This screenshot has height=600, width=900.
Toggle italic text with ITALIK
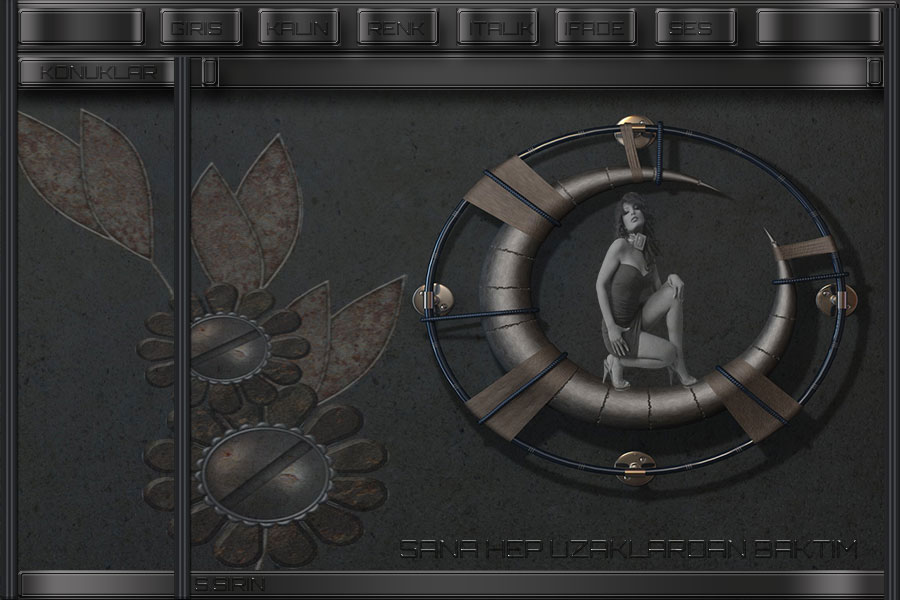point(494,28)
